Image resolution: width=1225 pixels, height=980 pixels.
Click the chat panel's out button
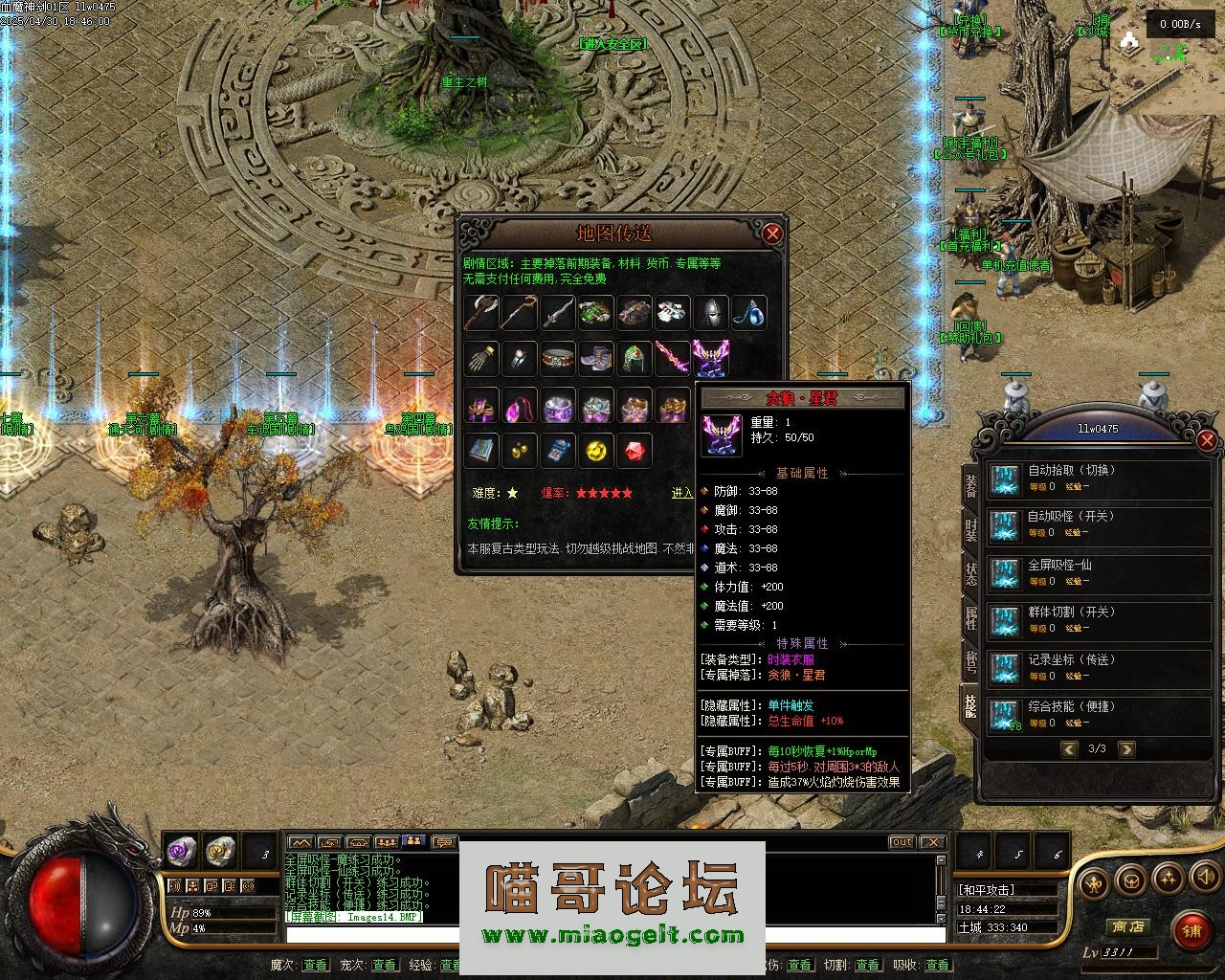click(902, 842)
